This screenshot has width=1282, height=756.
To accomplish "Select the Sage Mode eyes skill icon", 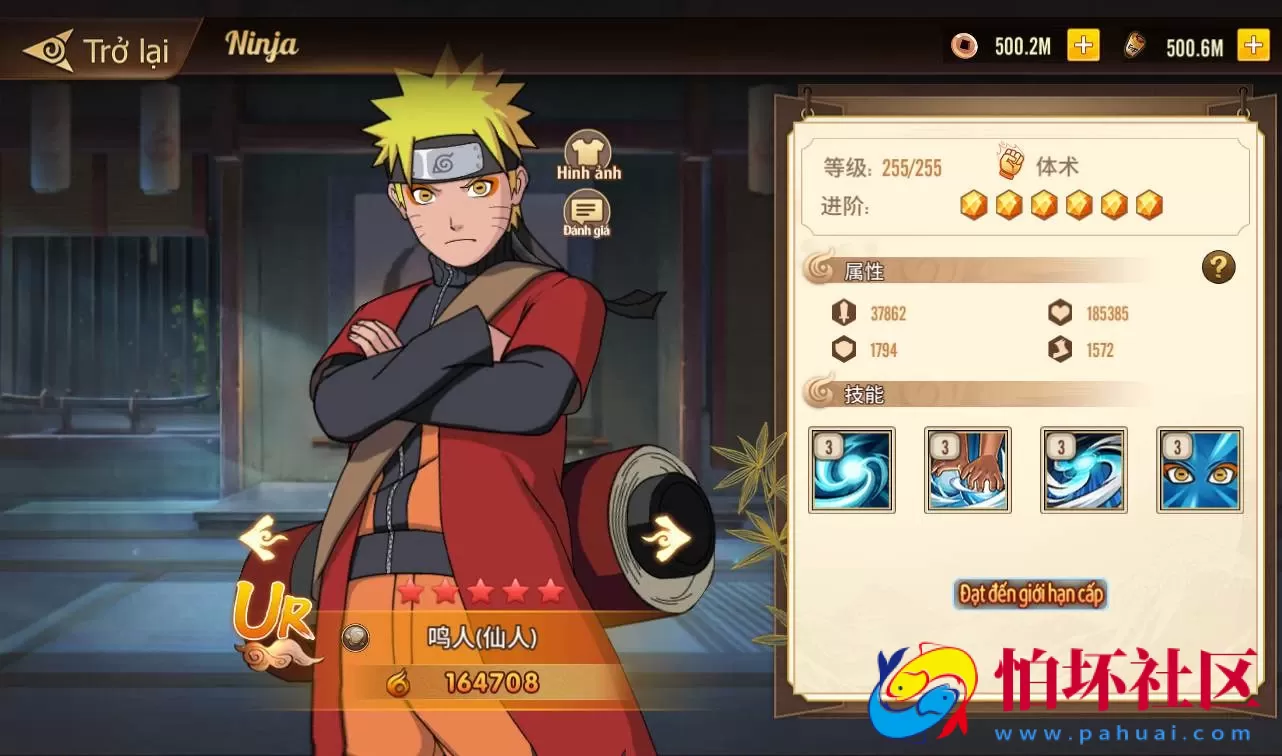I will [1199, 469].
